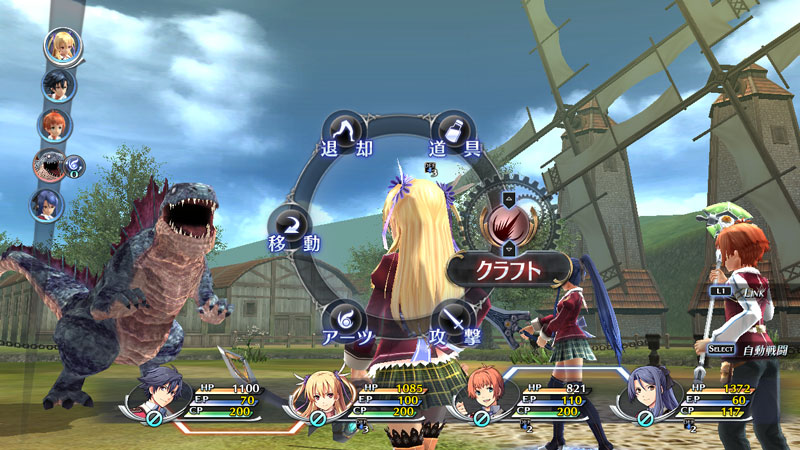
Task: Select the orange-haired turn-order portrait
Action: pos(55,125)
